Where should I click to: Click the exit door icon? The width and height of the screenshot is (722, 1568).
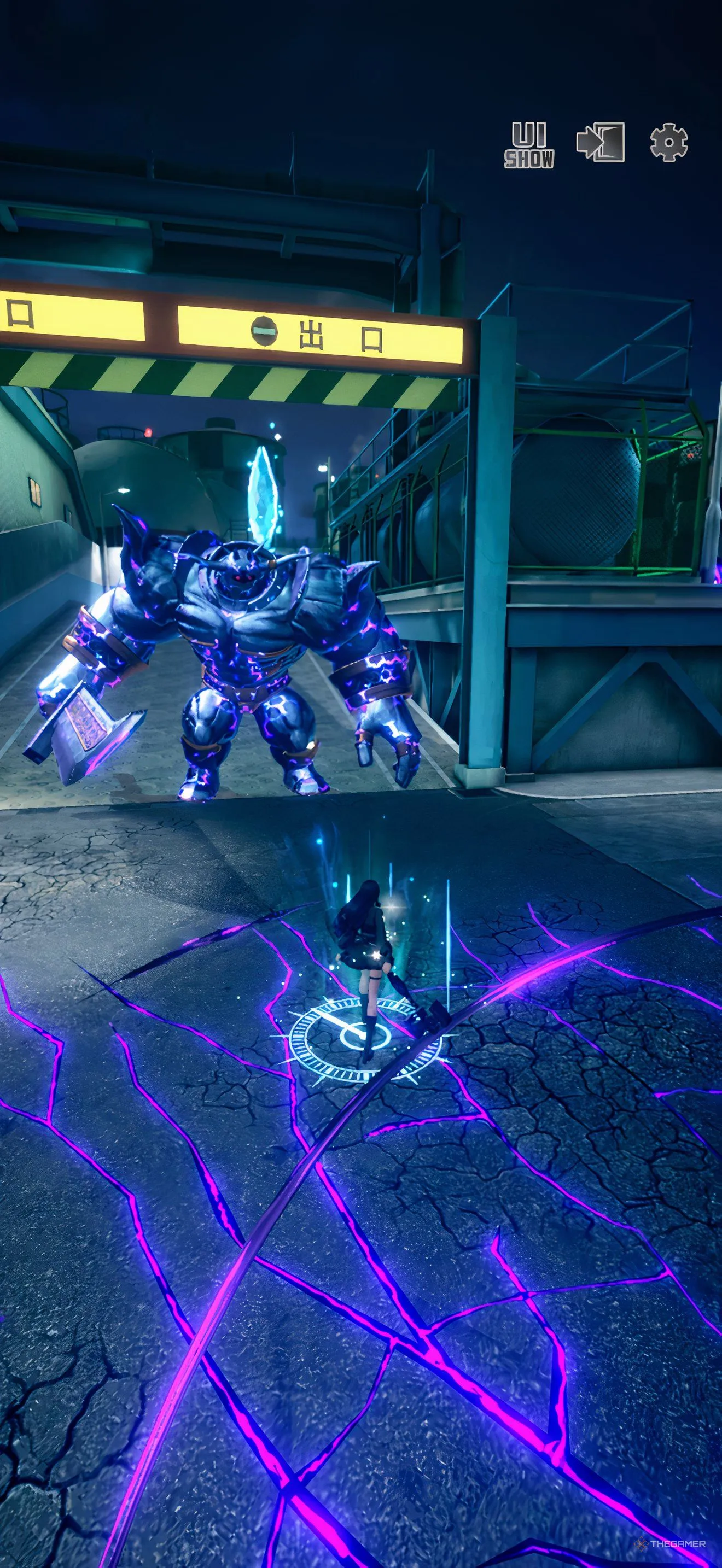point(600,143)
